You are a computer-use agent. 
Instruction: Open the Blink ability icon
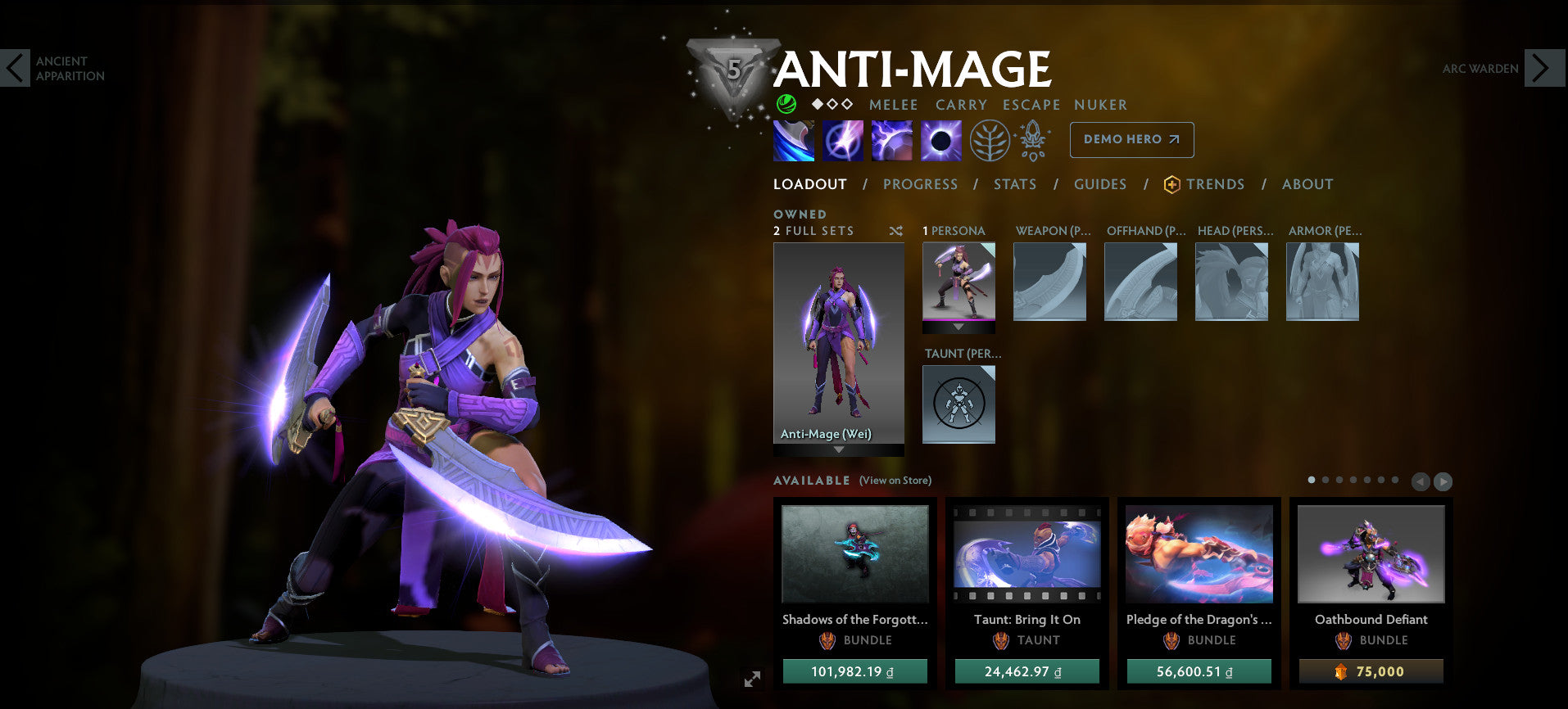(842, 139)
